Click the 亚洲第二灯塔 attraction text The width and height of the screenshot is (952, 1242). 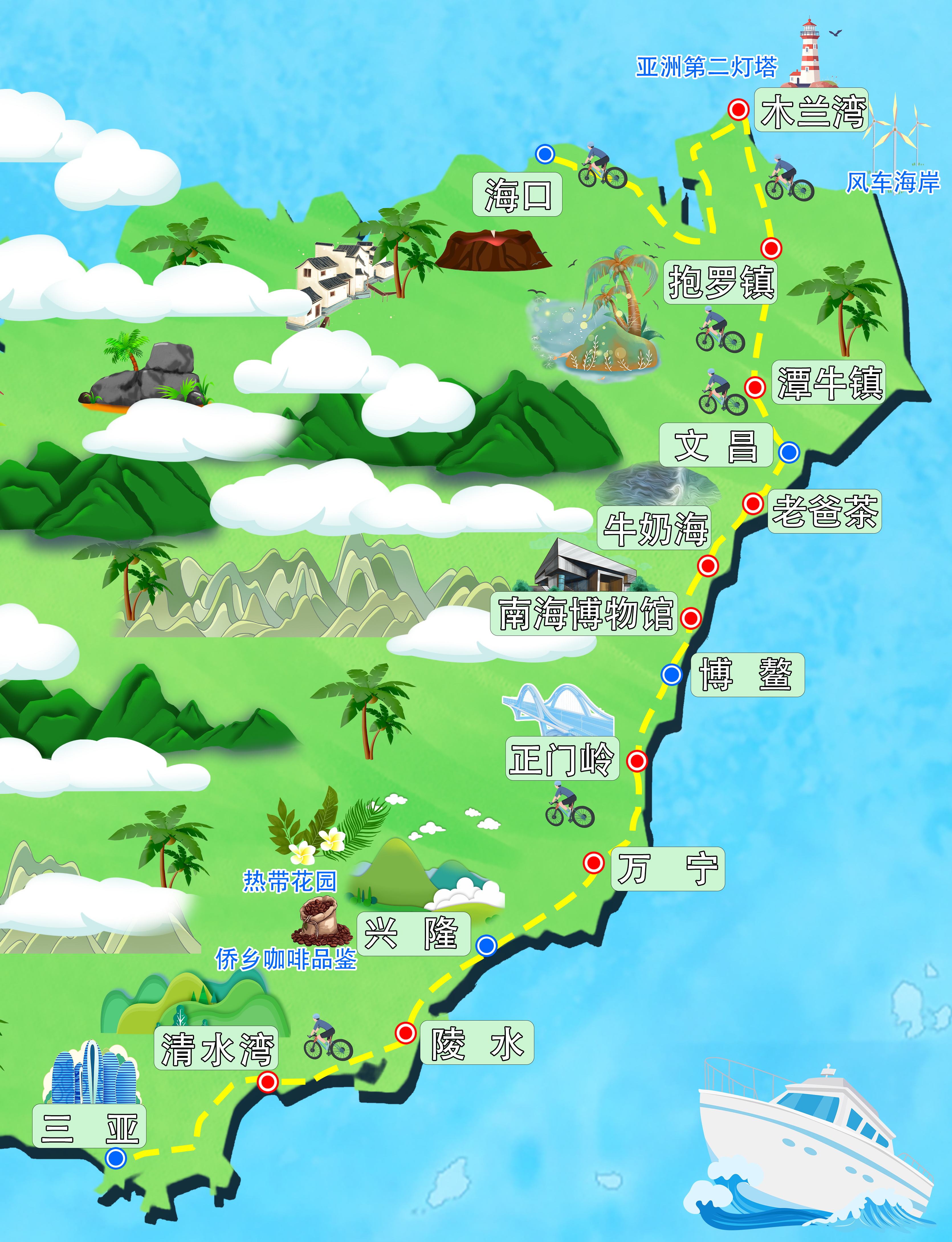[x=706, y=67]
